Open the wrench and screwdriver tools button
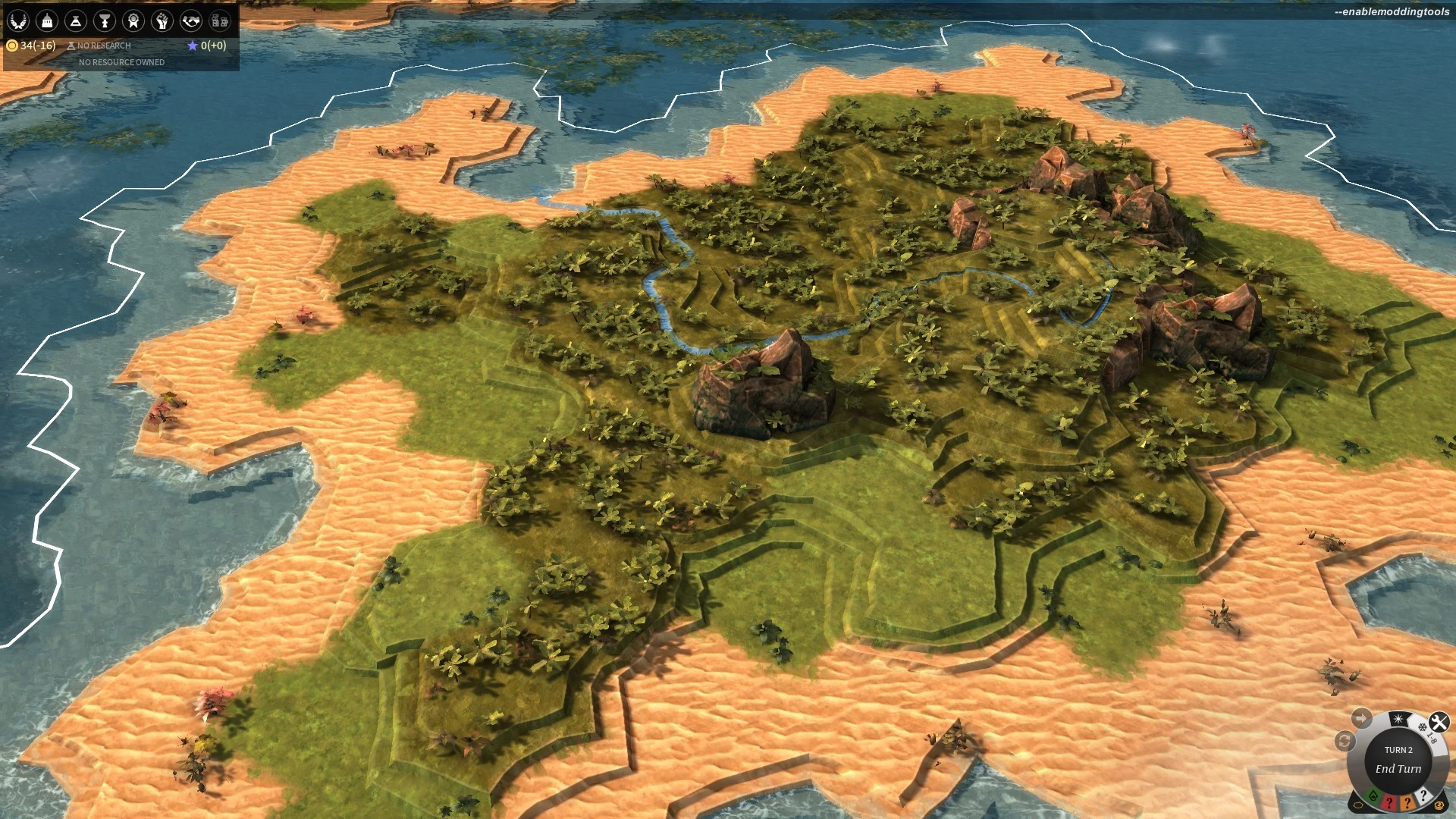 pos(1439,722)
